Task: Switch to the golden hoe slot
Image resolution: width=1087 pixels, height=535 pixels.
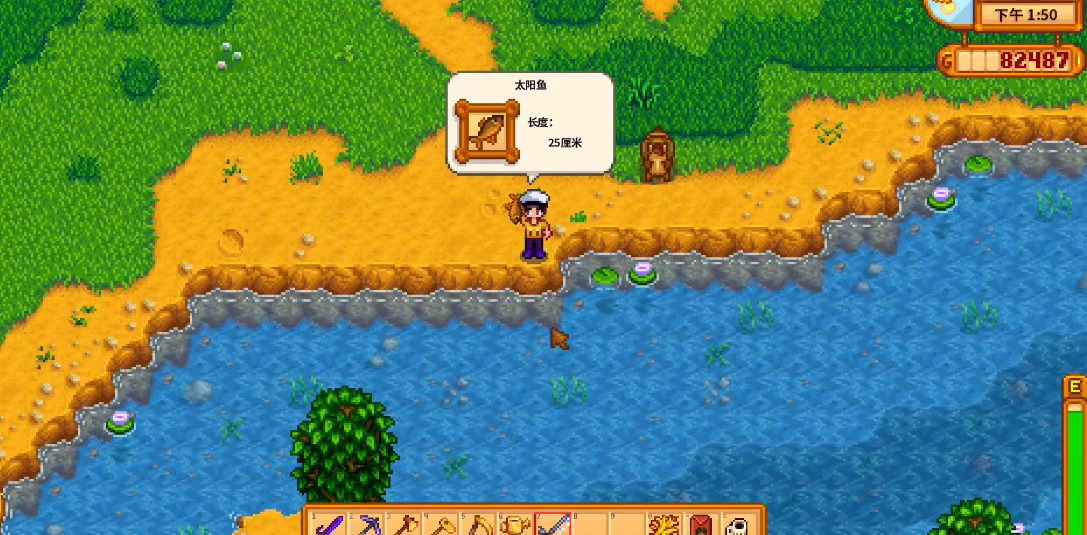Action: (441, 524)
